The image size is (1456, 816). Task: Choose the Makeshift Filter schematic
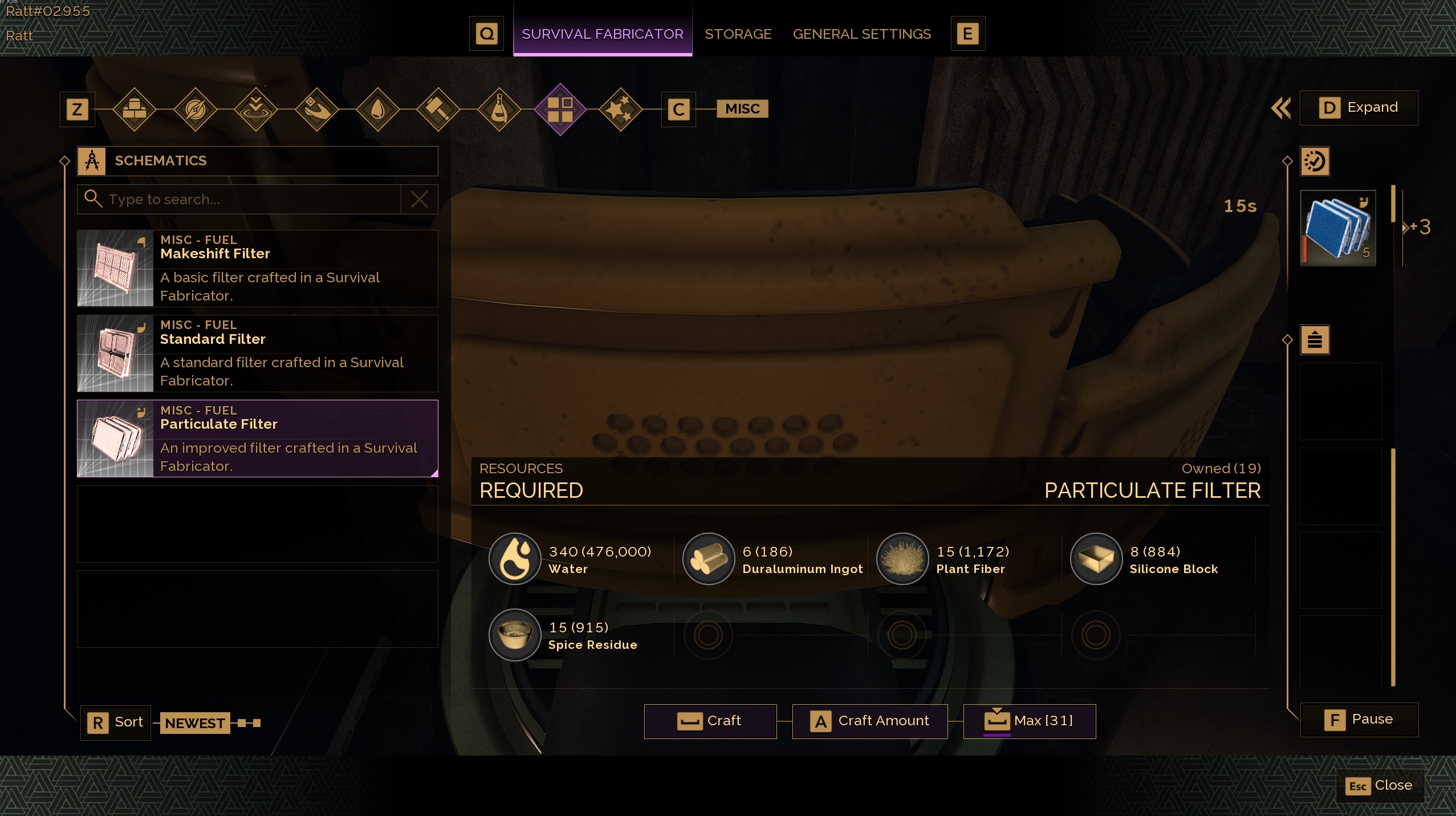click(x=258, y=269)
